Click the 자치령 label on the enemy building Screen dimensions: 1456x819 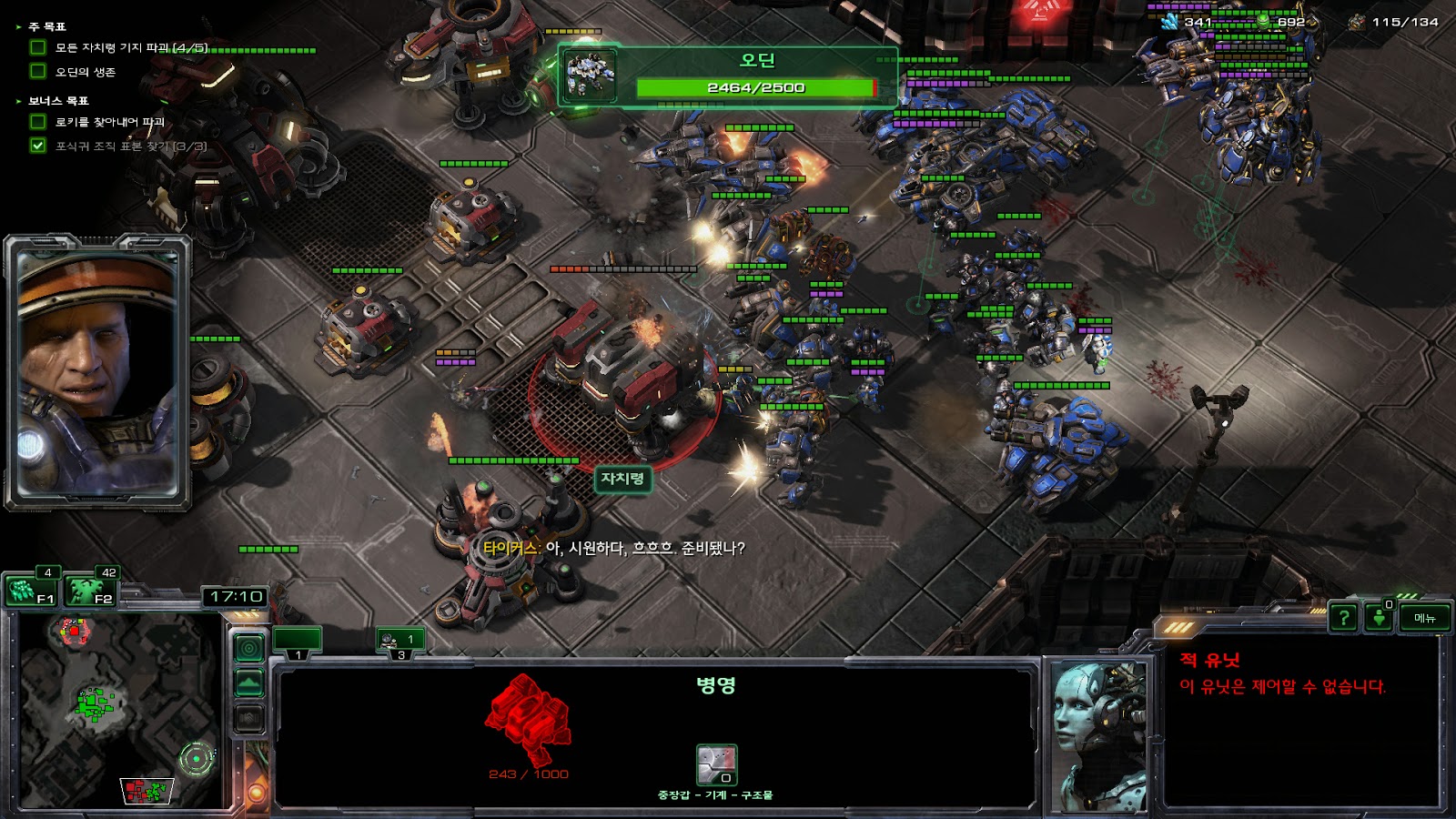tap(622, 479)
